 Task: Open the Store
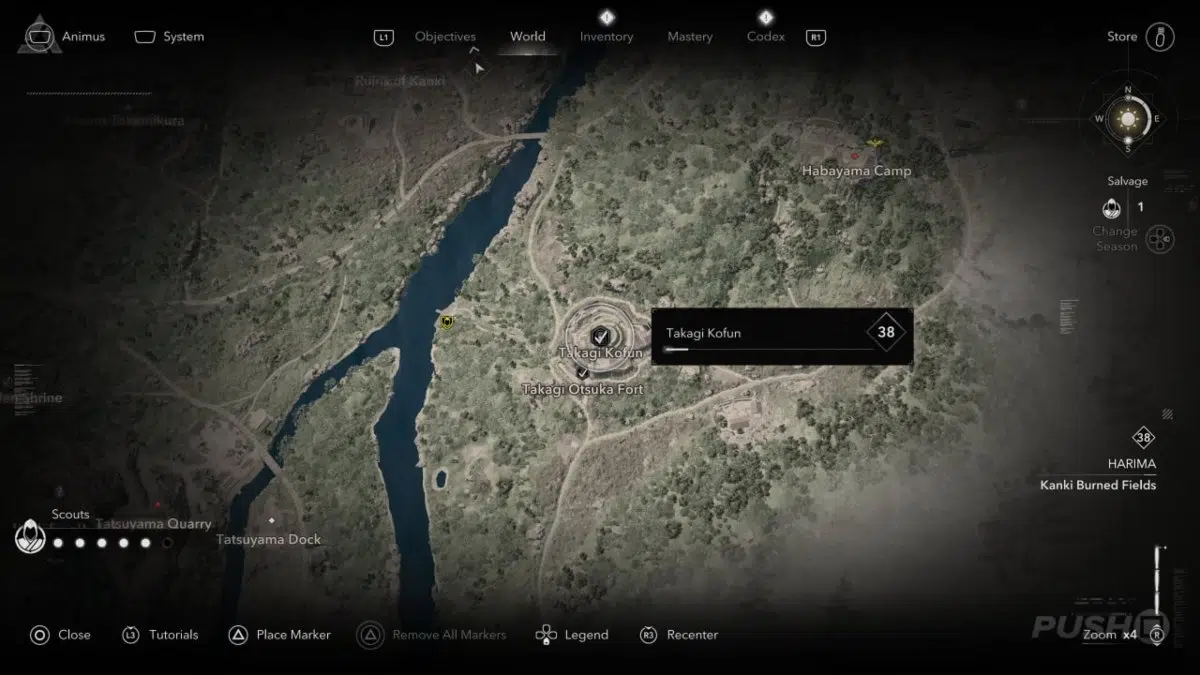tap(1122, 37)
